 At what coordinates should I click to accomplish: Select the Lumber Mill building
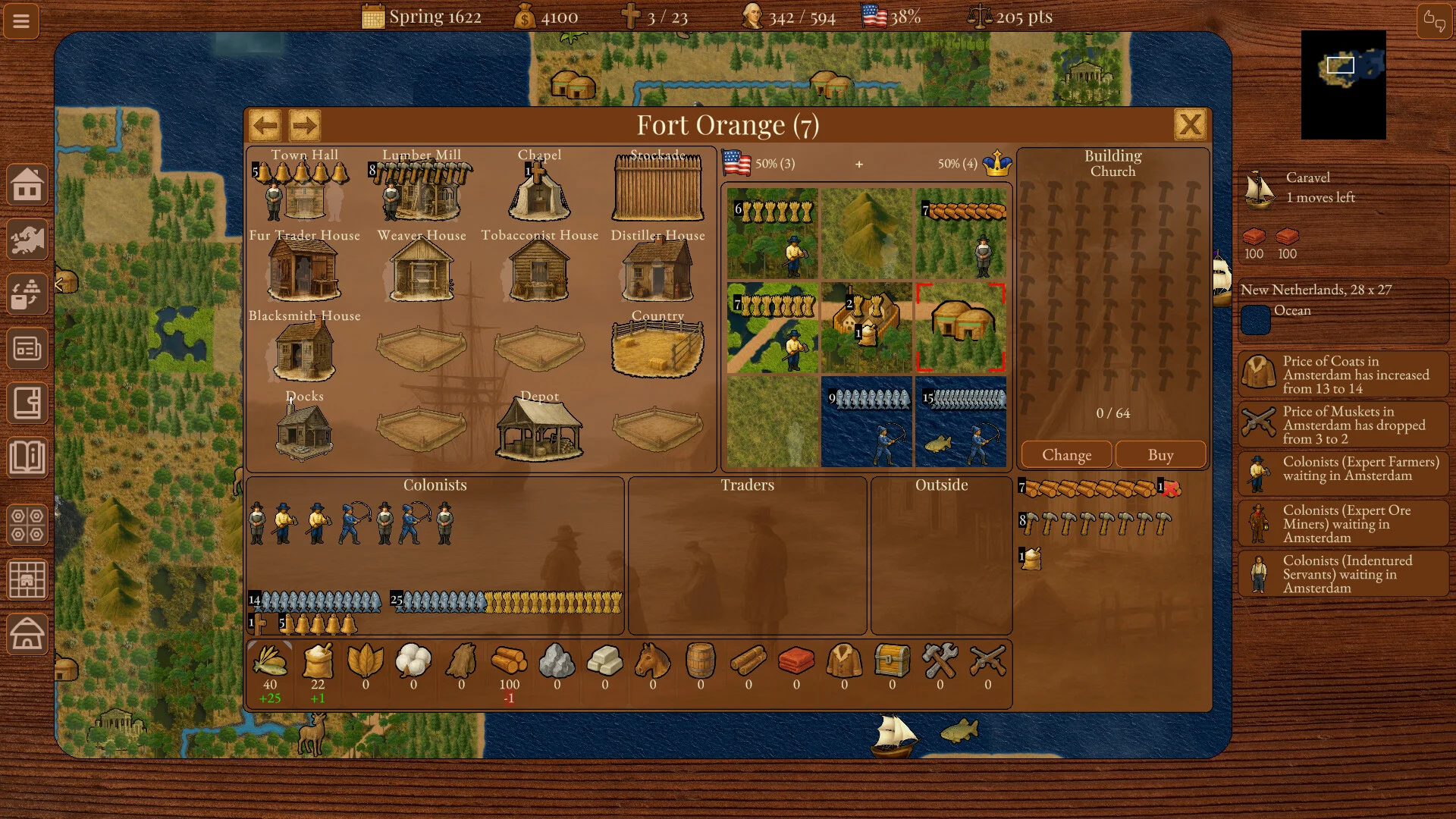(422, 190)
